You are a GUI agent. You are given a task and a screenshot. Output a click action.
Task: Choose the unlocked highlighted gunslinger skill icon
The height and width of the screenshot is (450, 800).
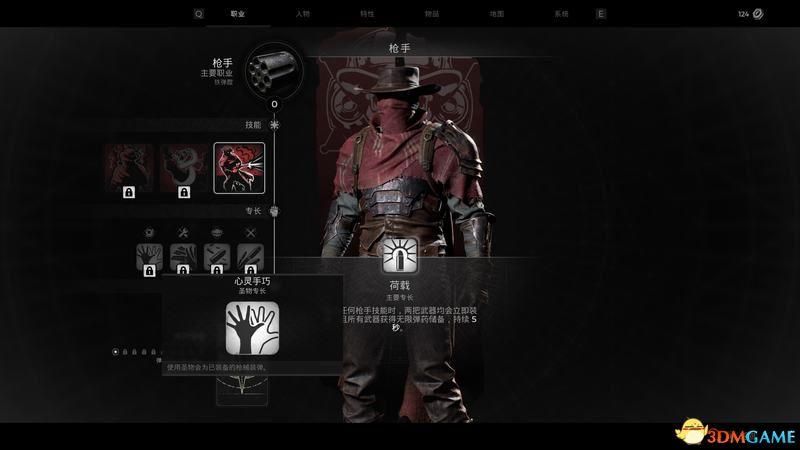point(239,166)
